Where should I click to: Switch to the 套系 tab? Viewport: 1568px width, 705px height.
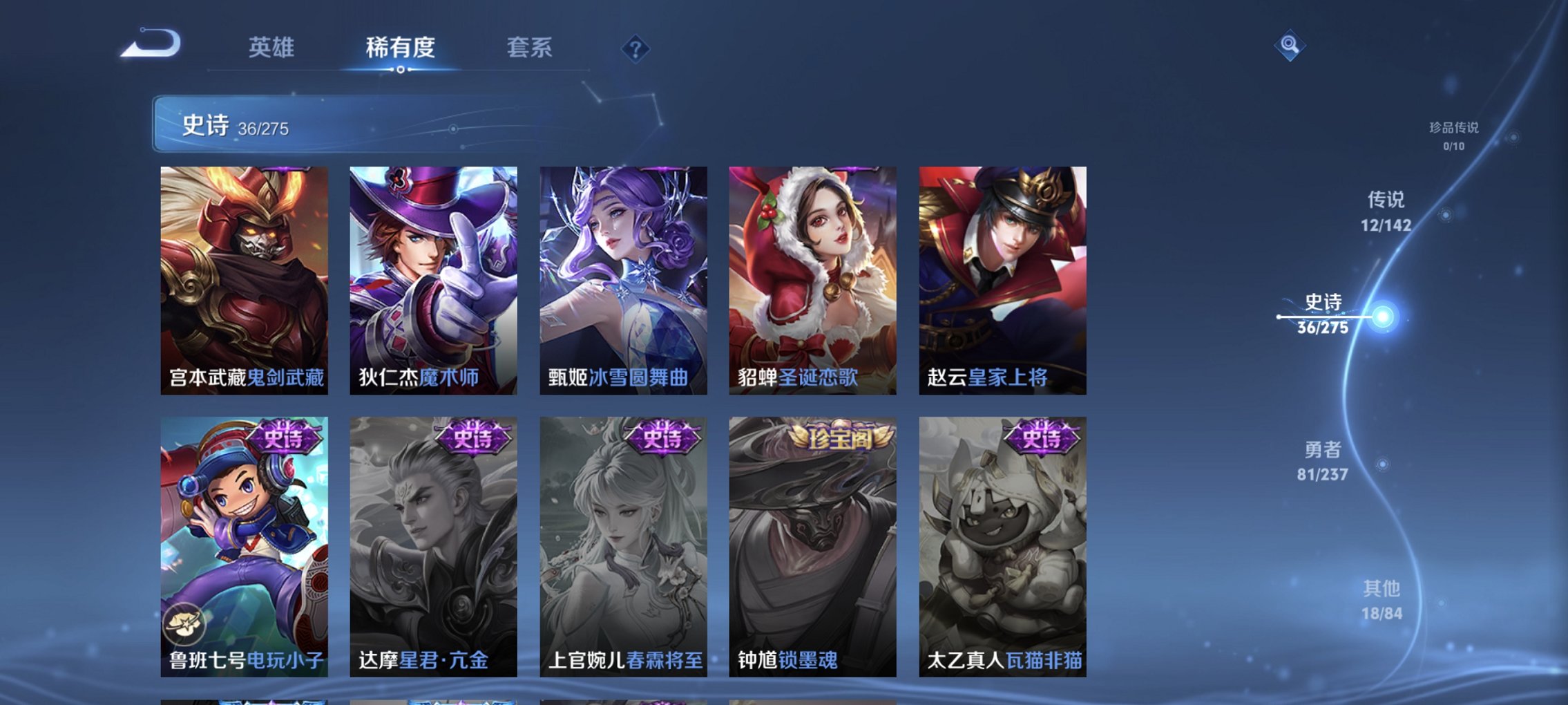pos(528,47)
